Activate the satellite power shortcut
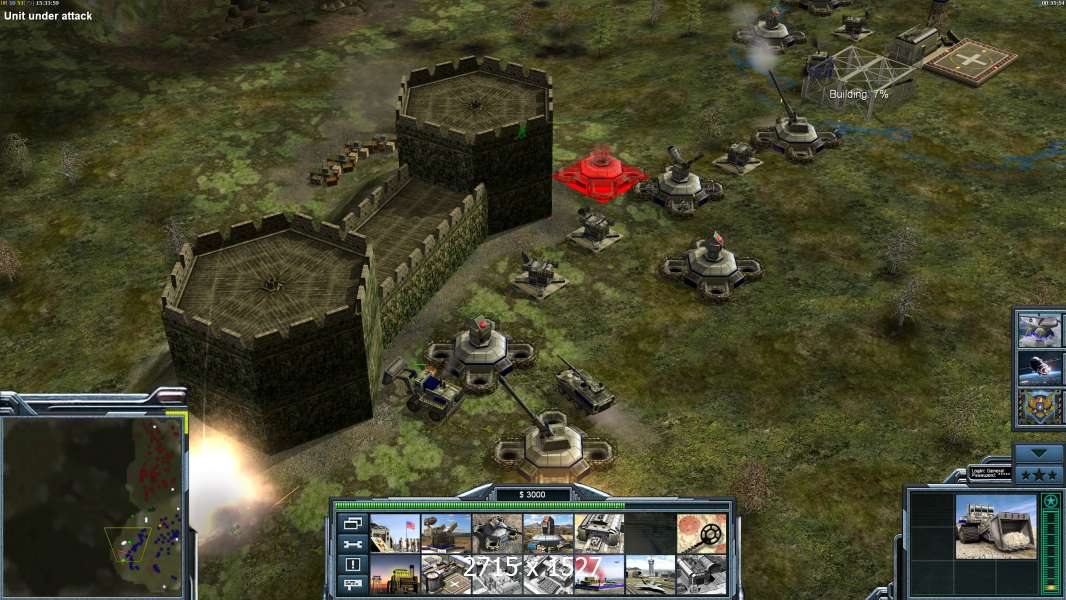 (x=1039, y=367)
